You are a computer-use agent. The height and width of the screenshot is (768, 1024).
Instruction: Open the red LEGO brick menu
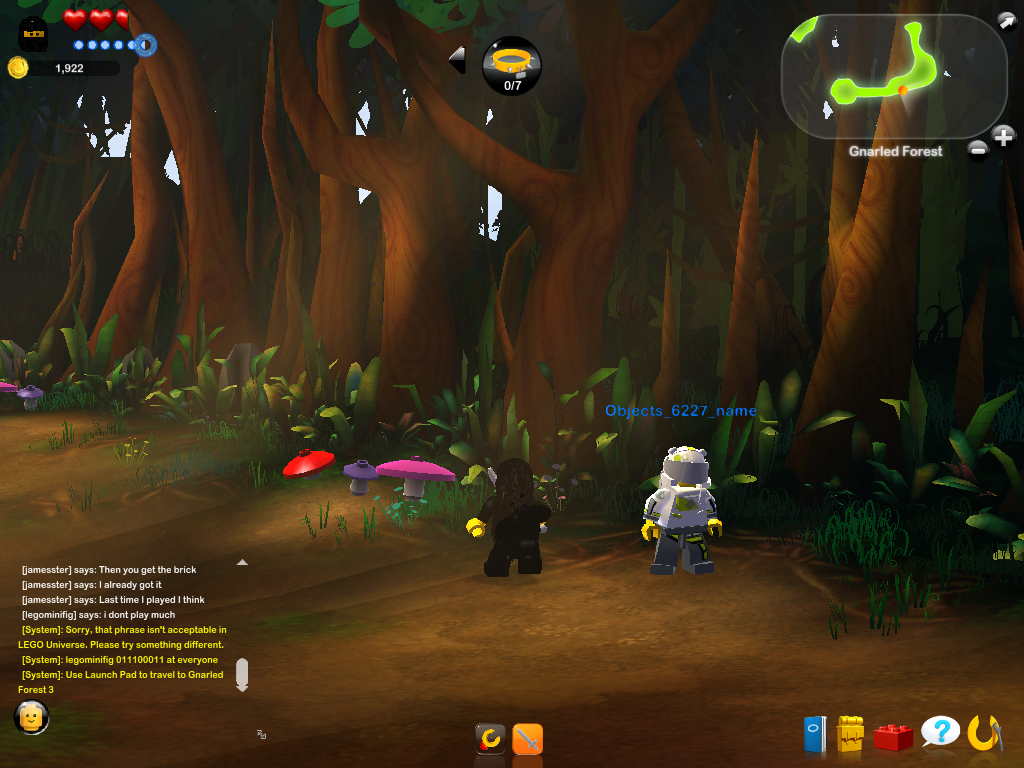893,737
